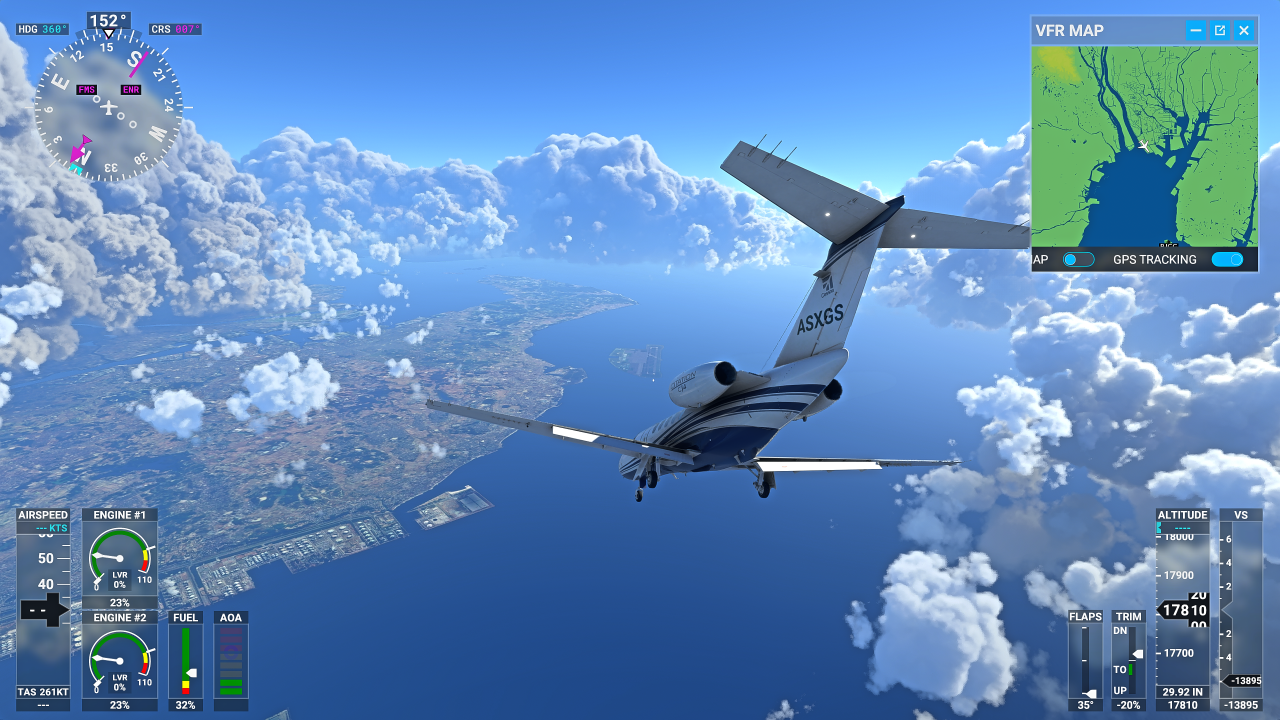
Task: Click the FMS annunciator on the compass
Action: (x=85, y=89)
